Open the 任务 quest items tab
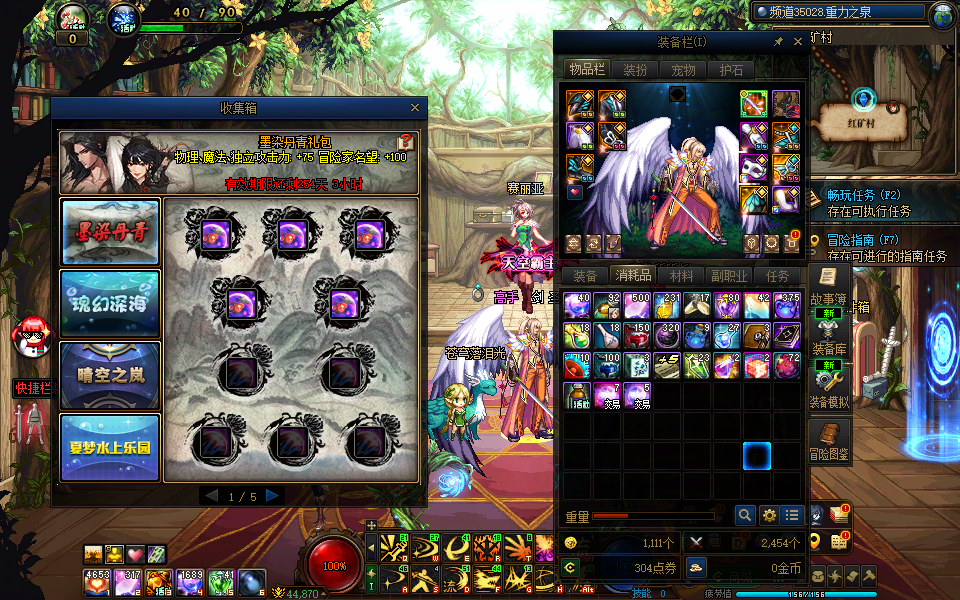This screenshot has height=600, width=960. (x=777, y=276)
